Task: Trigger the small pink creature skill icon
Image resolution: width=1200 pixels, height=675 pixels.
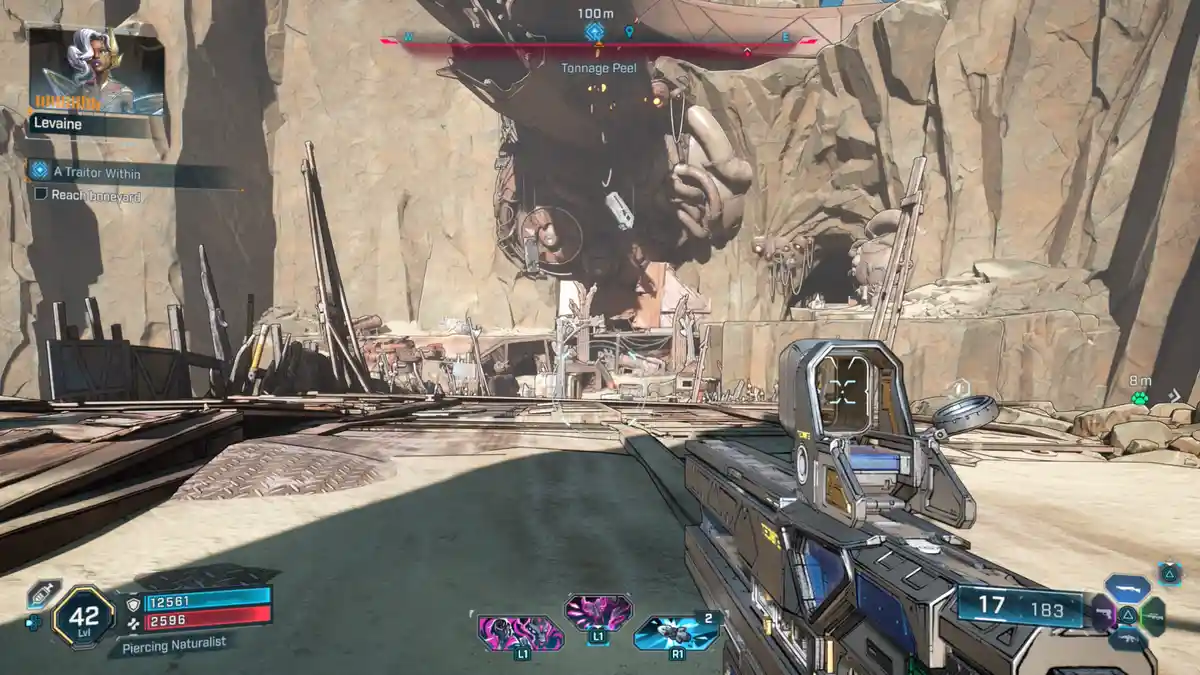Action: click(x=598, y=613)
